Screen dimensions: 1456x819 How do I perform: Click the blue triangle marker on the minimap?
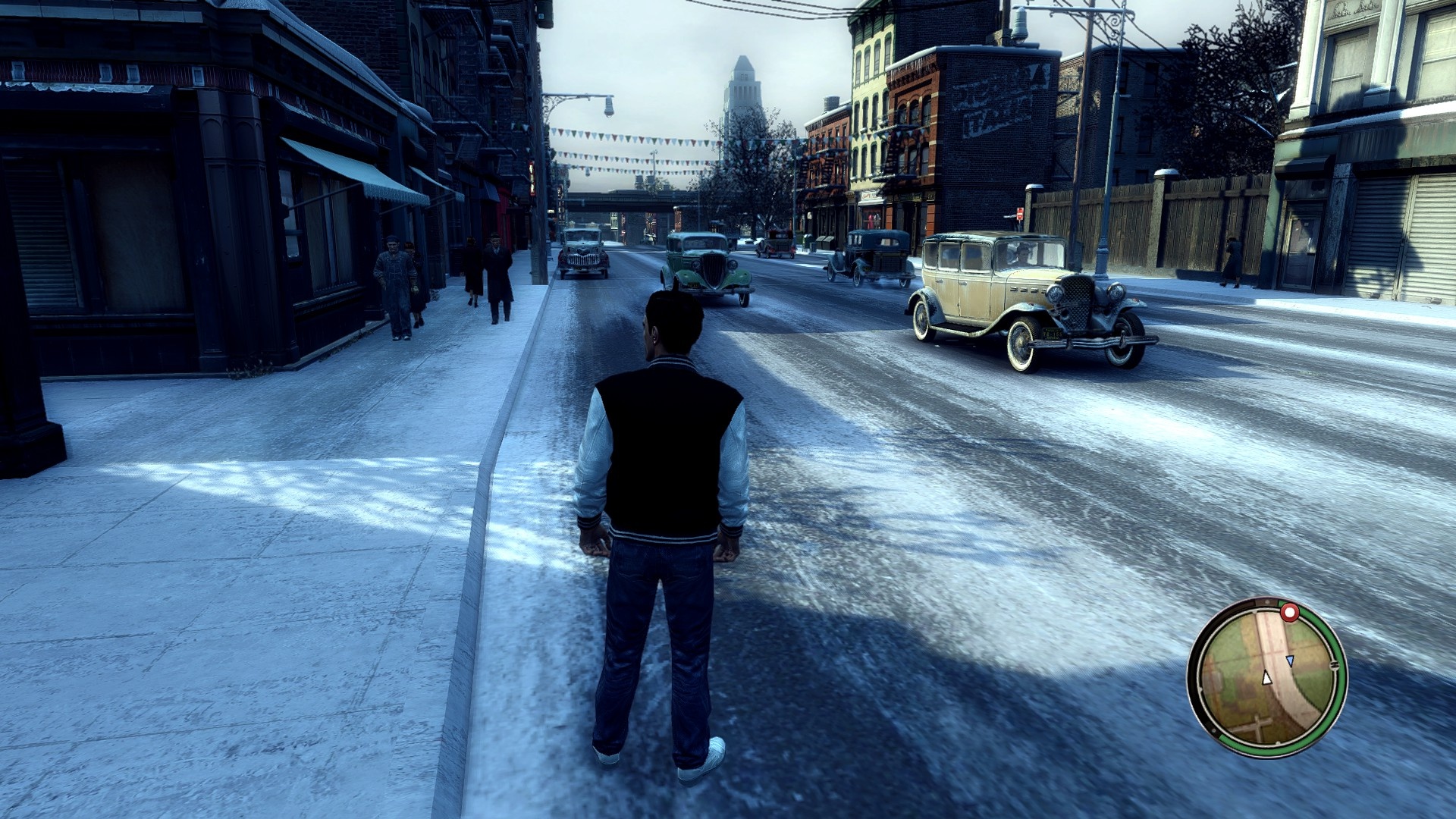pos(1290,661)
